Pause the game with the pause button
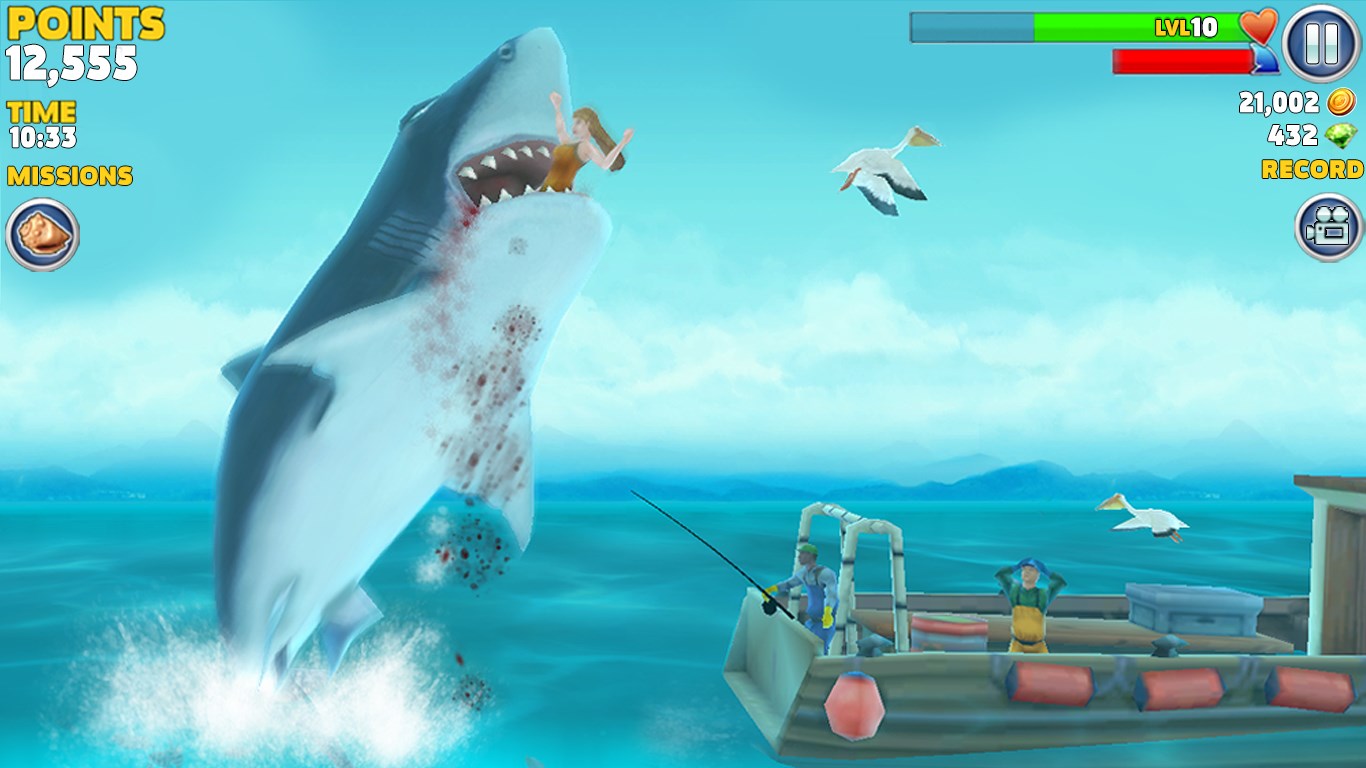This screenshot has height=768, width=1366. pyautogui.click(x=1321, y=44)
